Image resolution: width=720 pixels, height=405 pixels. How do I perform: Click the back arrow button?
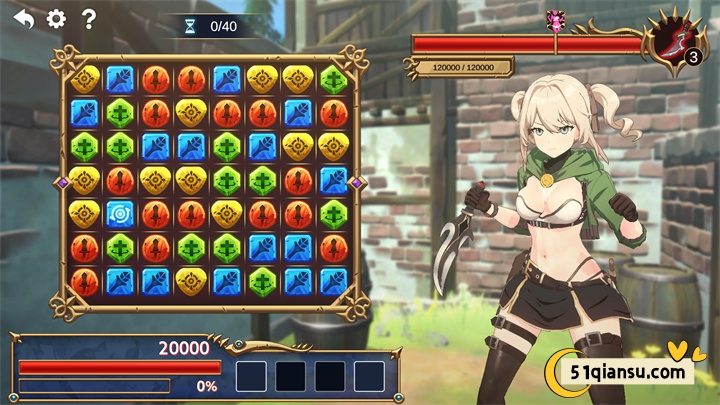click(24, 18)
